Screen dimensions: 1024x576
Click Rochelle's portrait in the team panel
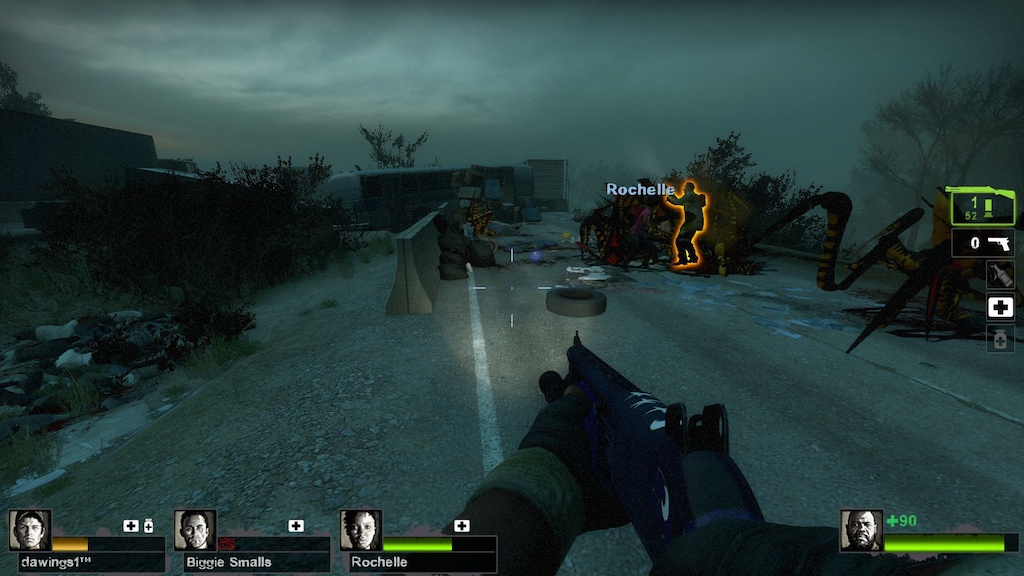click(360, 530)
